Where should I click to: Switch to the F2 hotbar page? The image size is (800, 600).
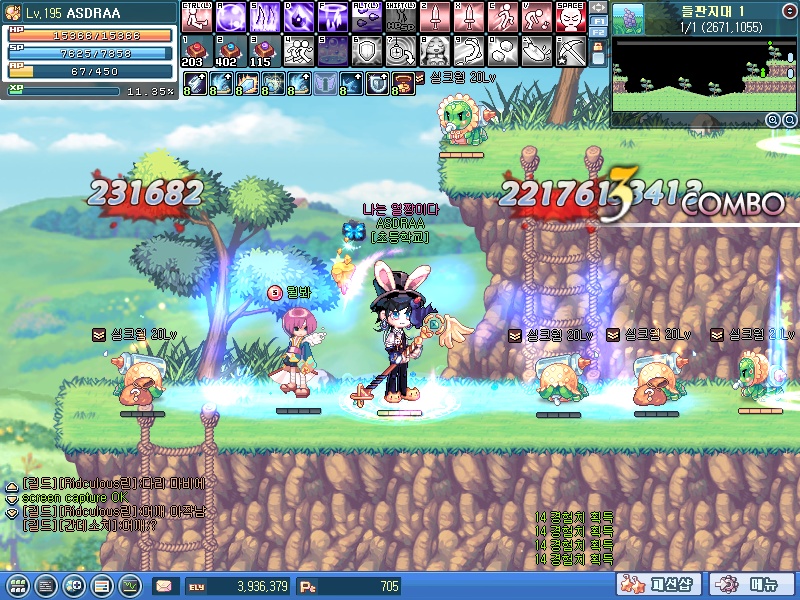(x=598, y=33)
